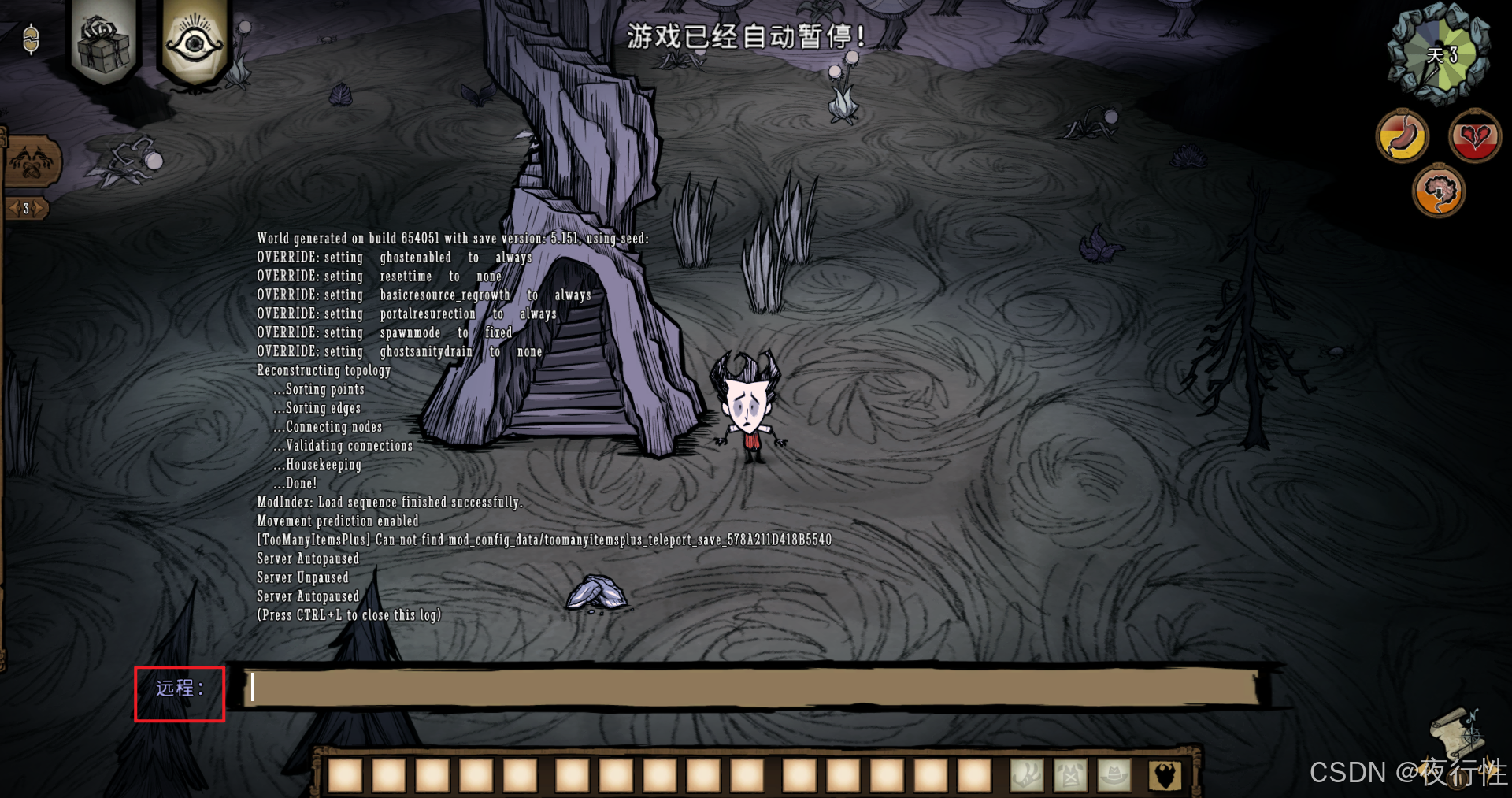Click the brain sanity badge
Viewport: 1512px width, 798px height.
coord(1438,191)
